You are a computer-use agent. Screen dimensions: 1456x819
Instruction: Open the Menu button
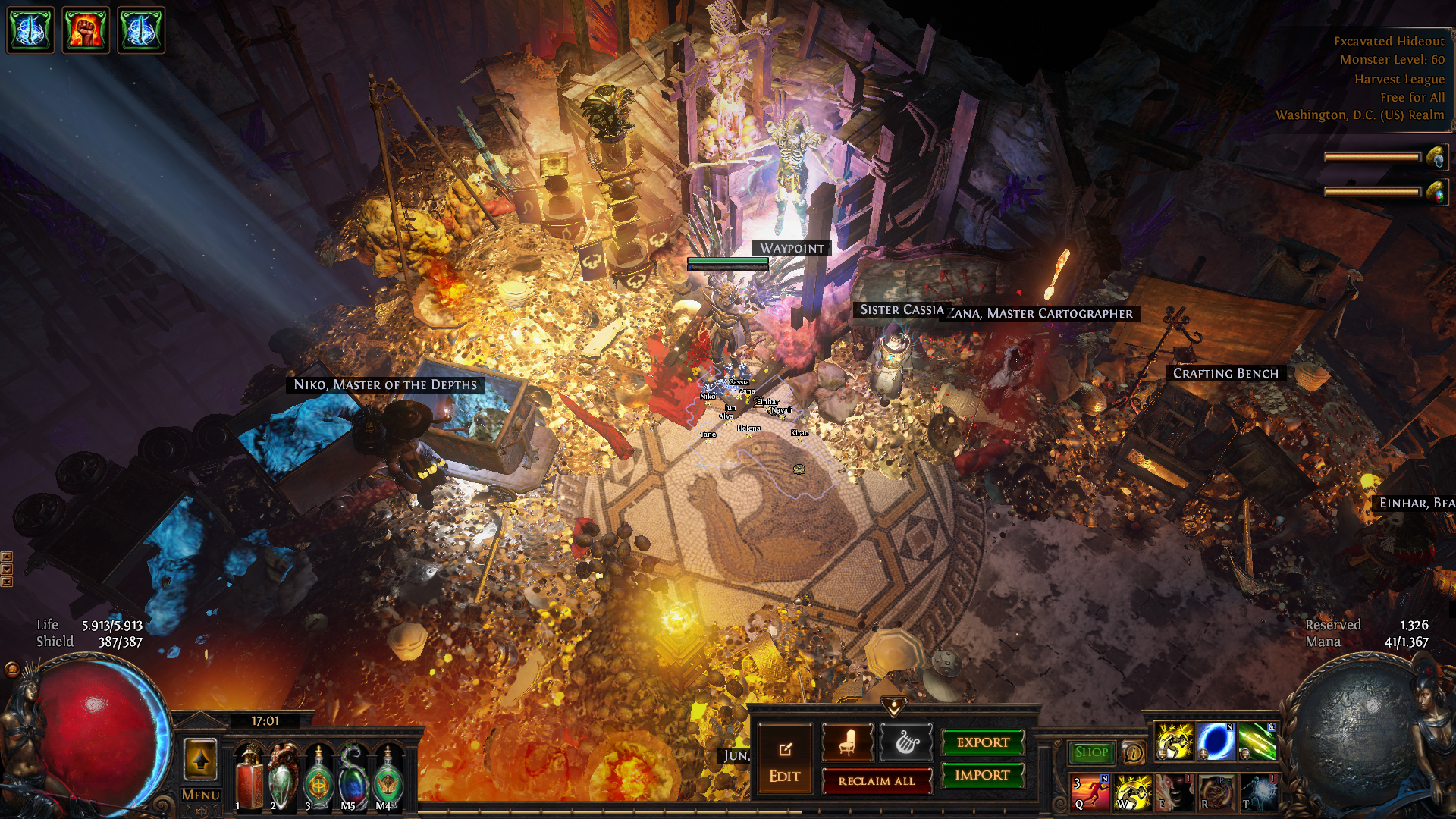click(x=200, y=795)
